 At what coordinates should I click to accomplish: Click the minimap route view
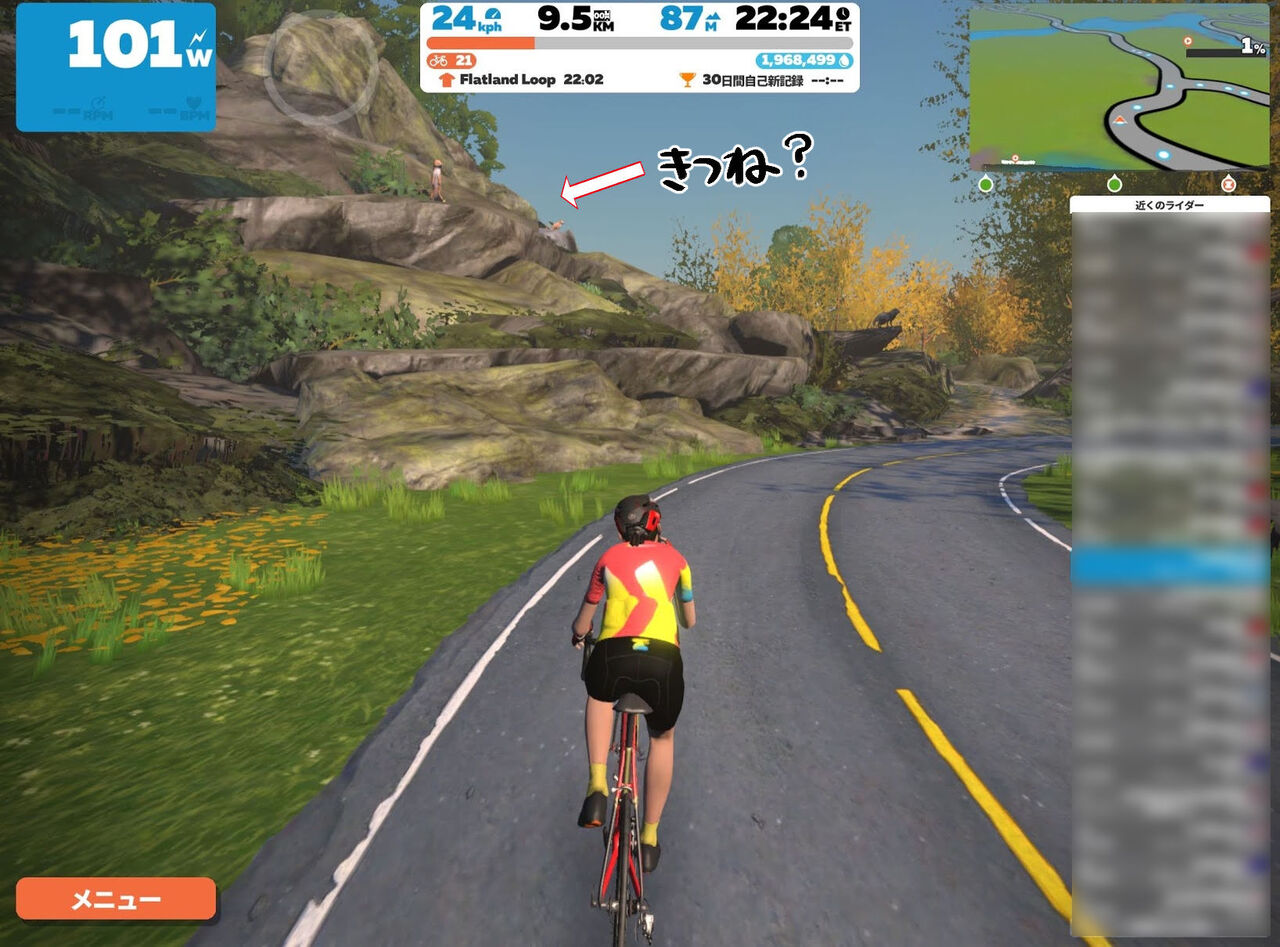pyautogui.click(x=1119, y=86)
